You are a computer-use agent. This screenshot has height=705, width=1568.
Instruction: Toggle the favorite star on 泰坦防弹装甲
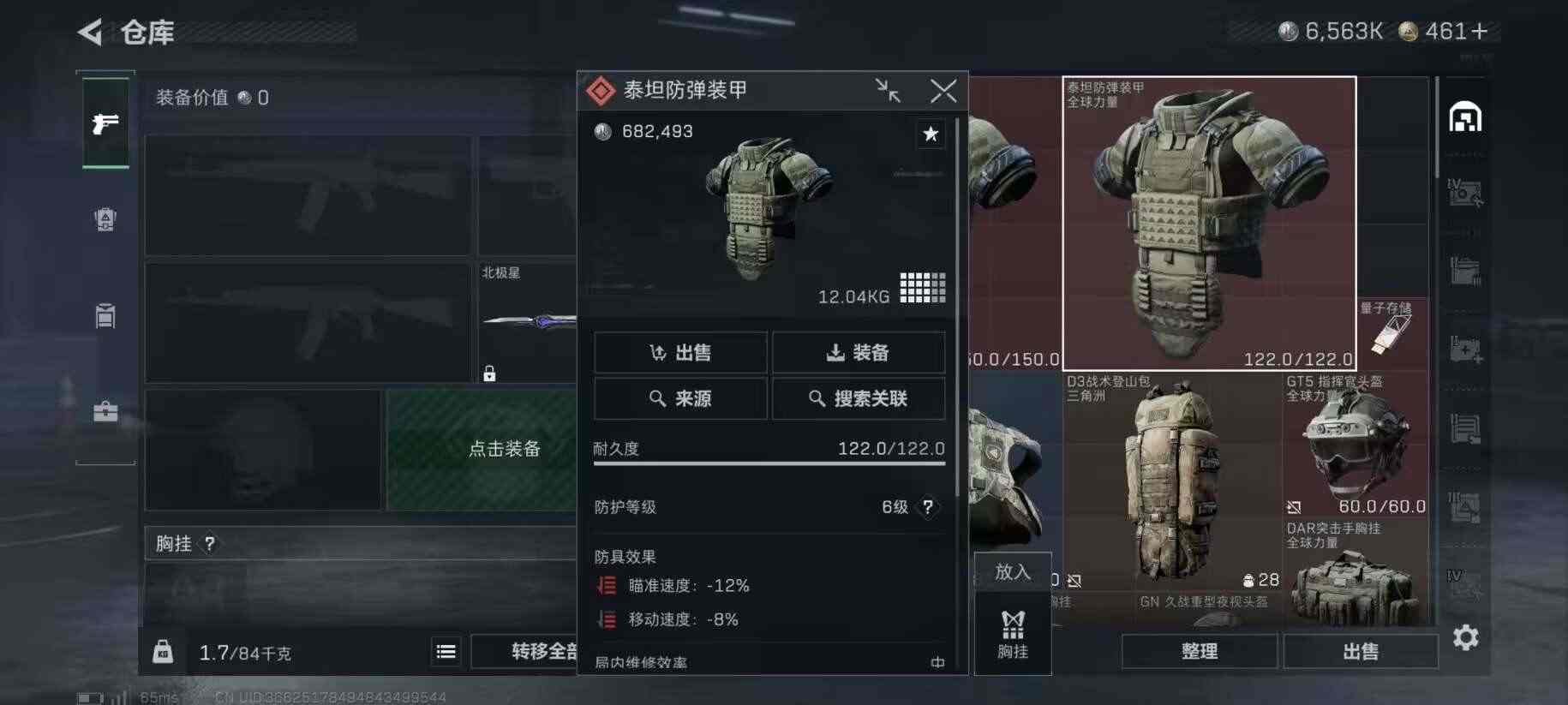tap(931, 134)
